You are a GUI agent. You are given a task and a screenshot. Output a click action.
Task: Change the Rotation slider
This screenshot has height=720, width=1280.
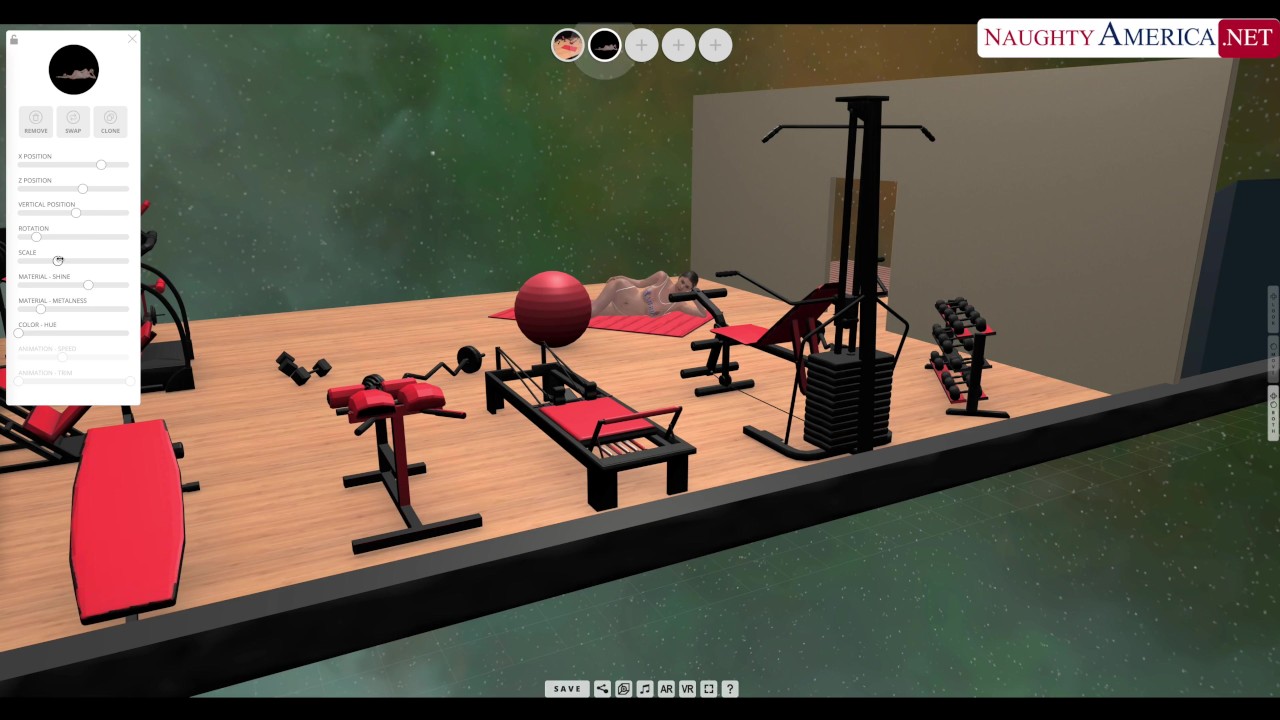coord(36,237)
